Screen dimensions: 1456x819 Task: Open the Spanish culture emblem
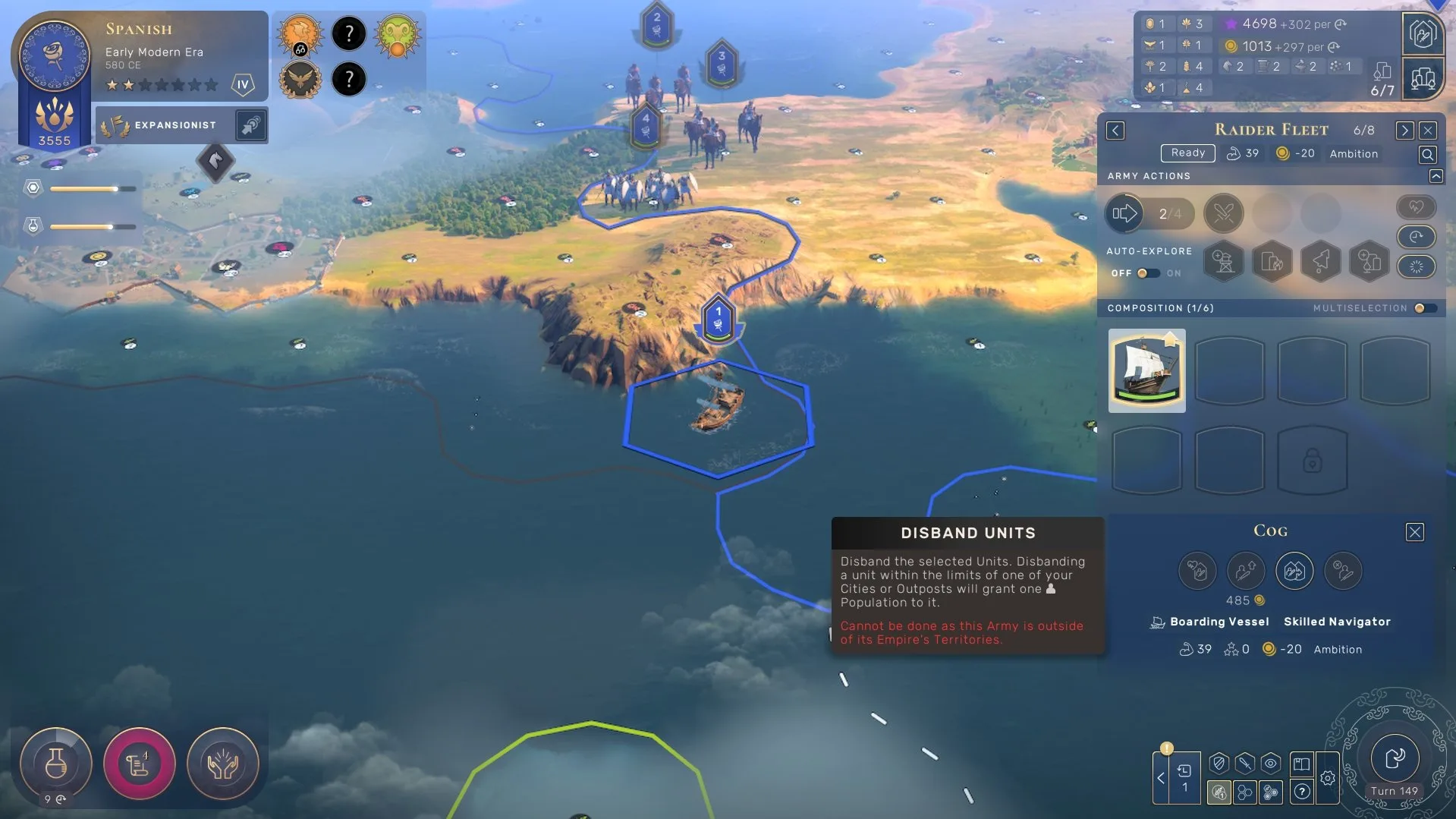pyautogui.click(x=54, y=55)
